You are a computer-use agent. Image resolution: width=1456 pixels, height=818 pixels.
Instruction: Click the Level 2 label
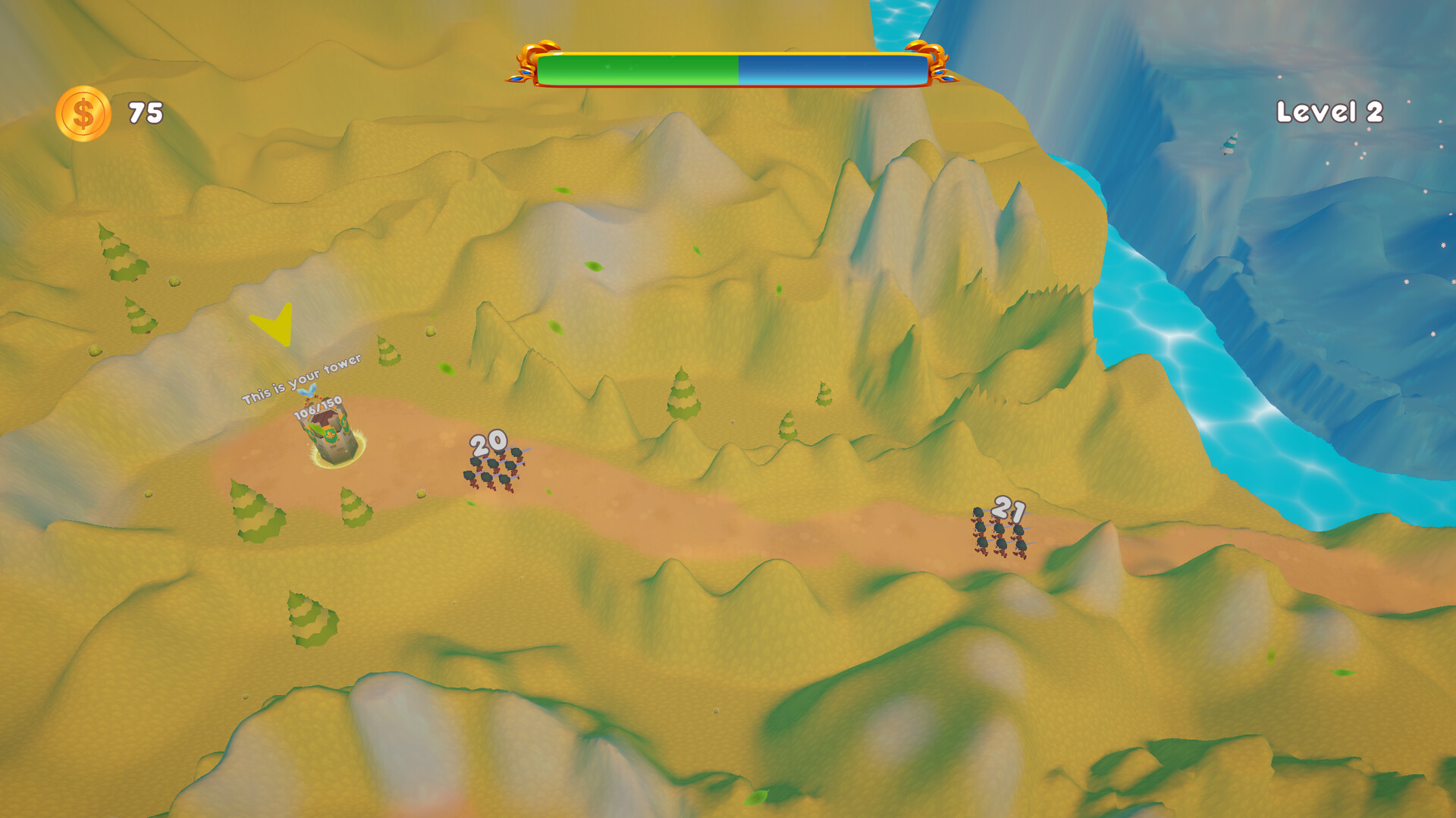pos(1330,111)
